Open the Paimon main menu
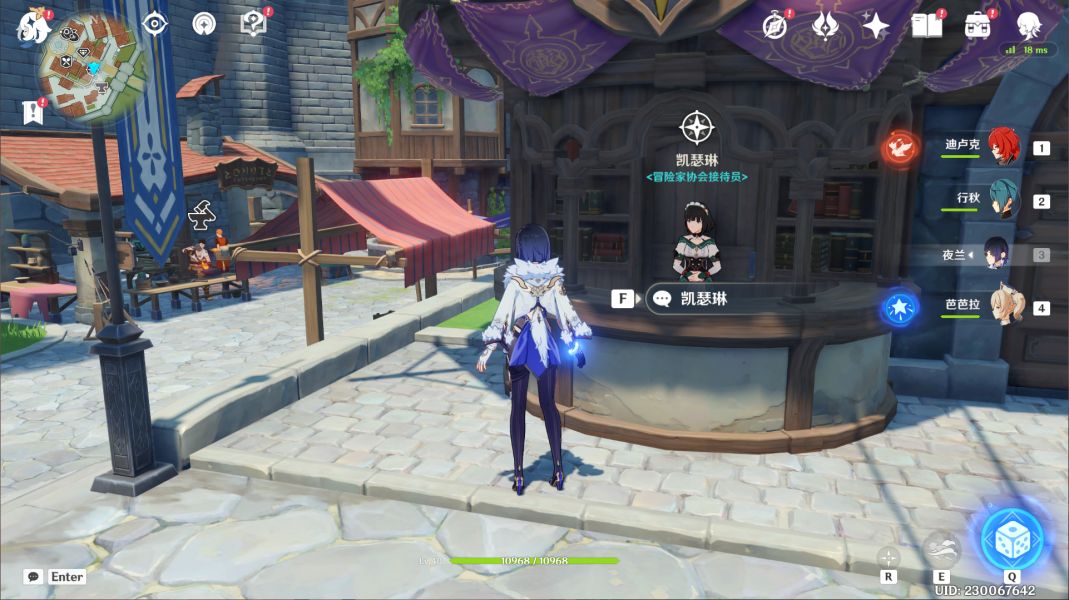The width and height of the screenshot is (1069, 600). [33, 26]
